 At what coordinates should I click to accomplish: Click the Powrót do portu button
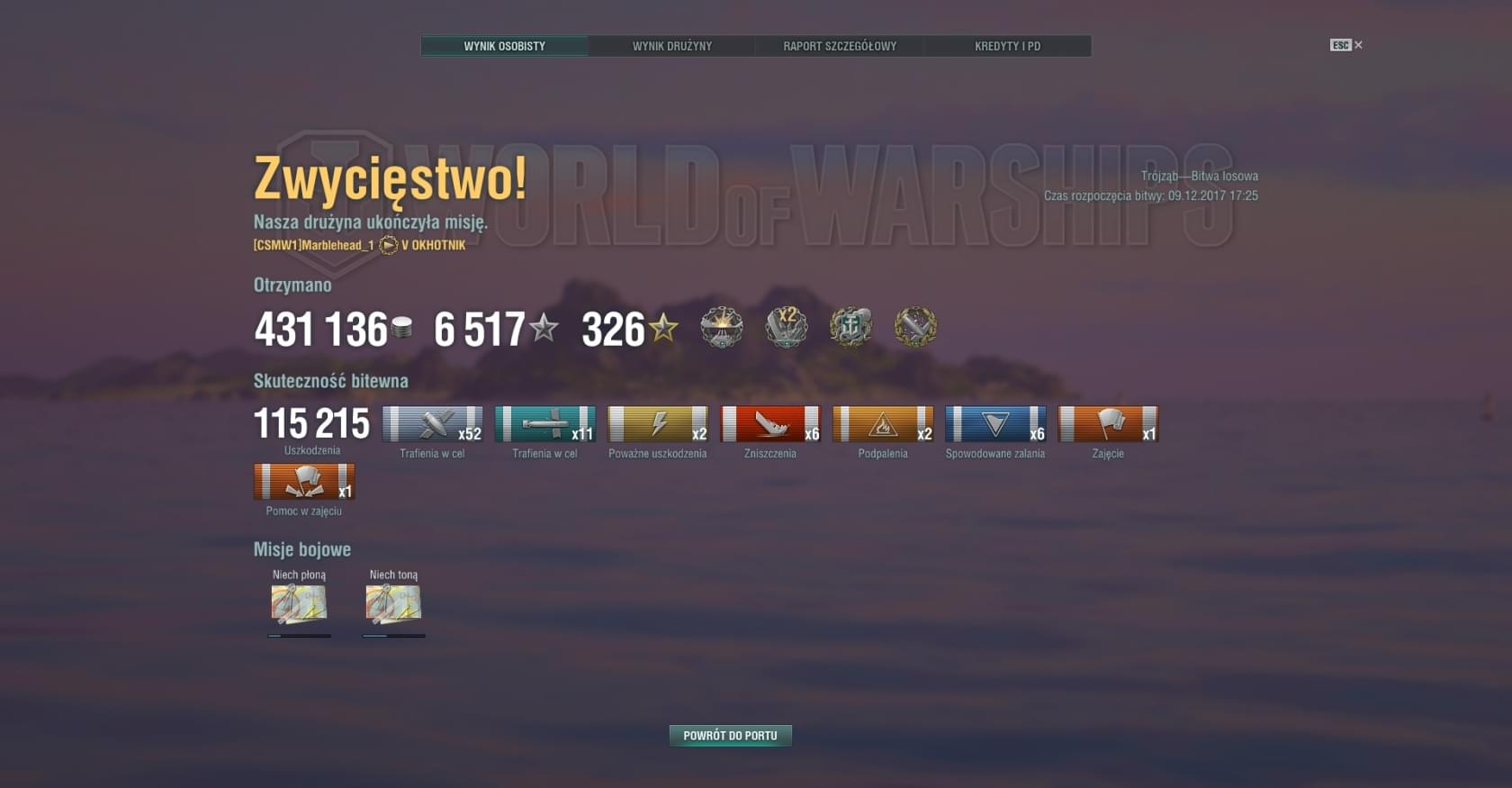point(730,736)
